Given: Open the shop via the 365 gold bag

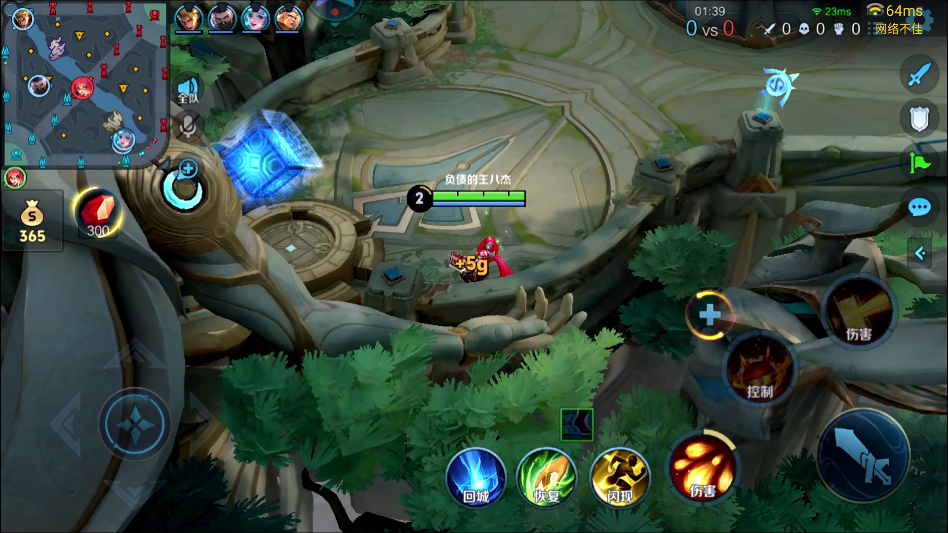Looking at the screenshot, I should click(32, 221).
